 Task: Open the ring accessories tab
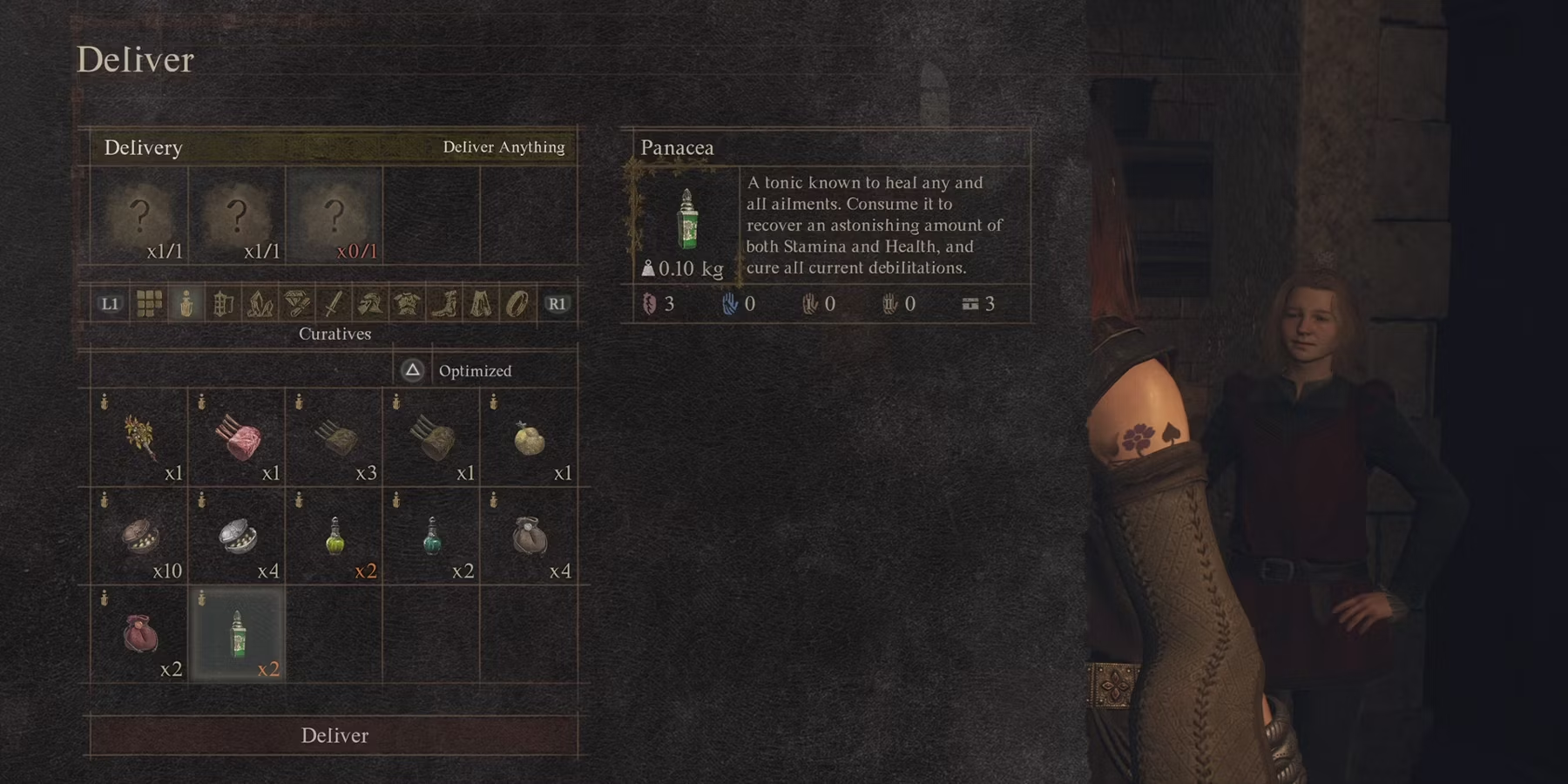[517, 303]
